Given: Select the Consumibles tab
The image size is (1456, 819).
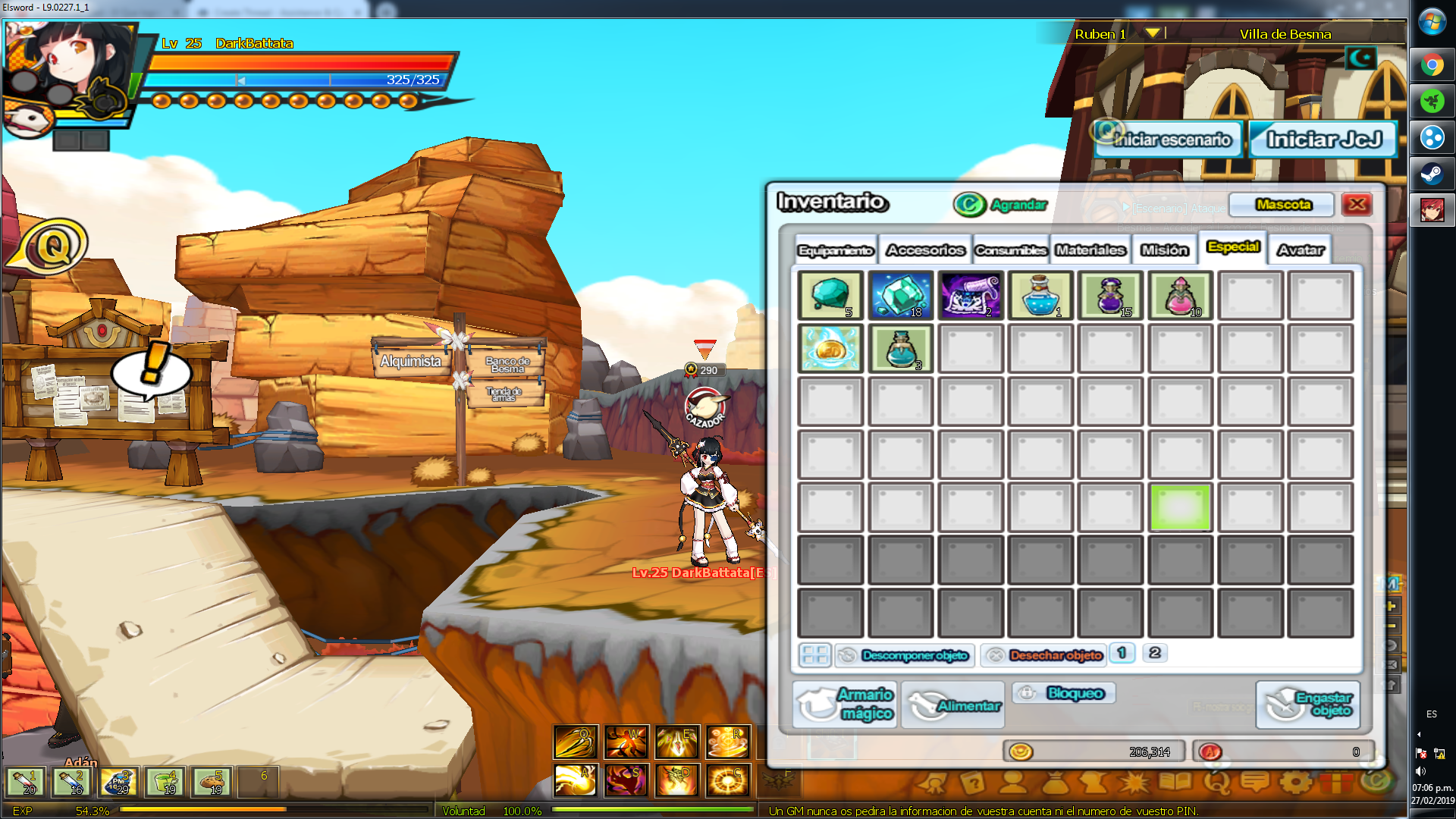Looking at the screenshot, I should pos(1011,250).
